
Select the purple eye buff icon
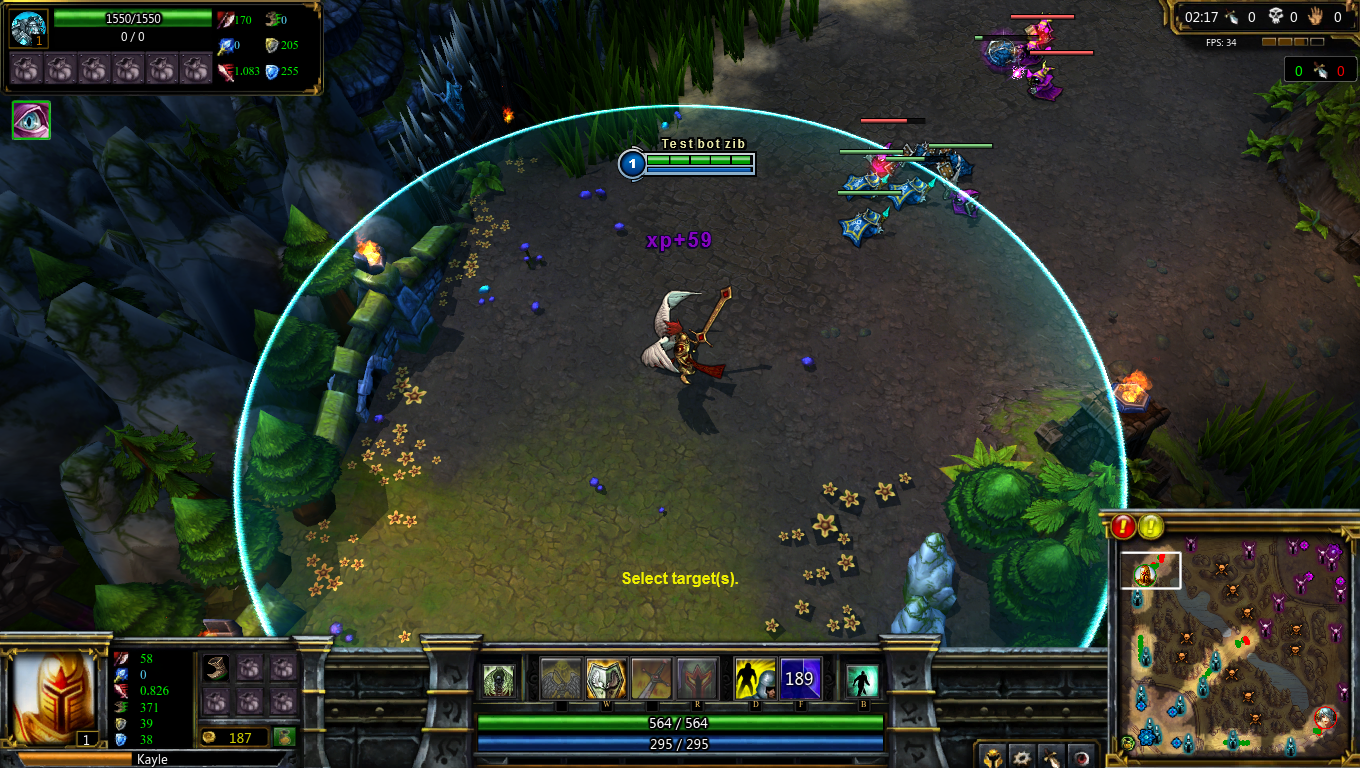click(31, 120)
